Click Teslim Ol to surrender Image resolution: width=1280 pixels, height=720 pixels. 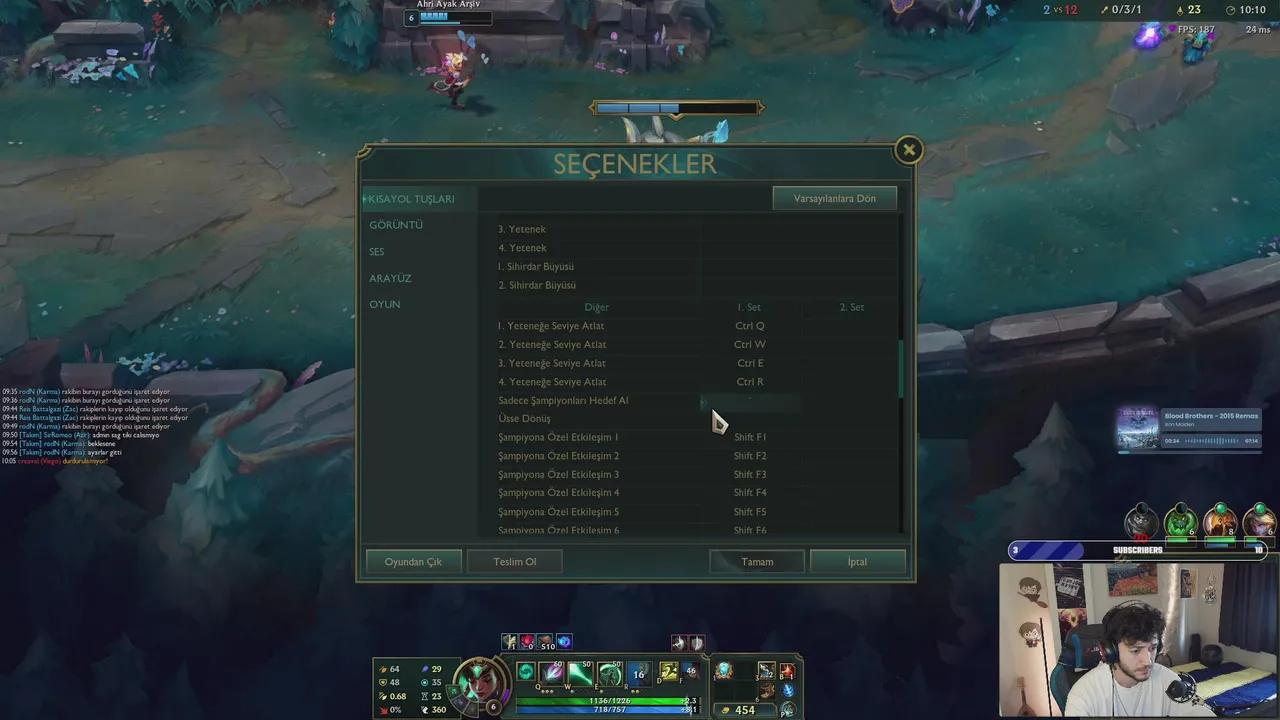tap(514, 561)
